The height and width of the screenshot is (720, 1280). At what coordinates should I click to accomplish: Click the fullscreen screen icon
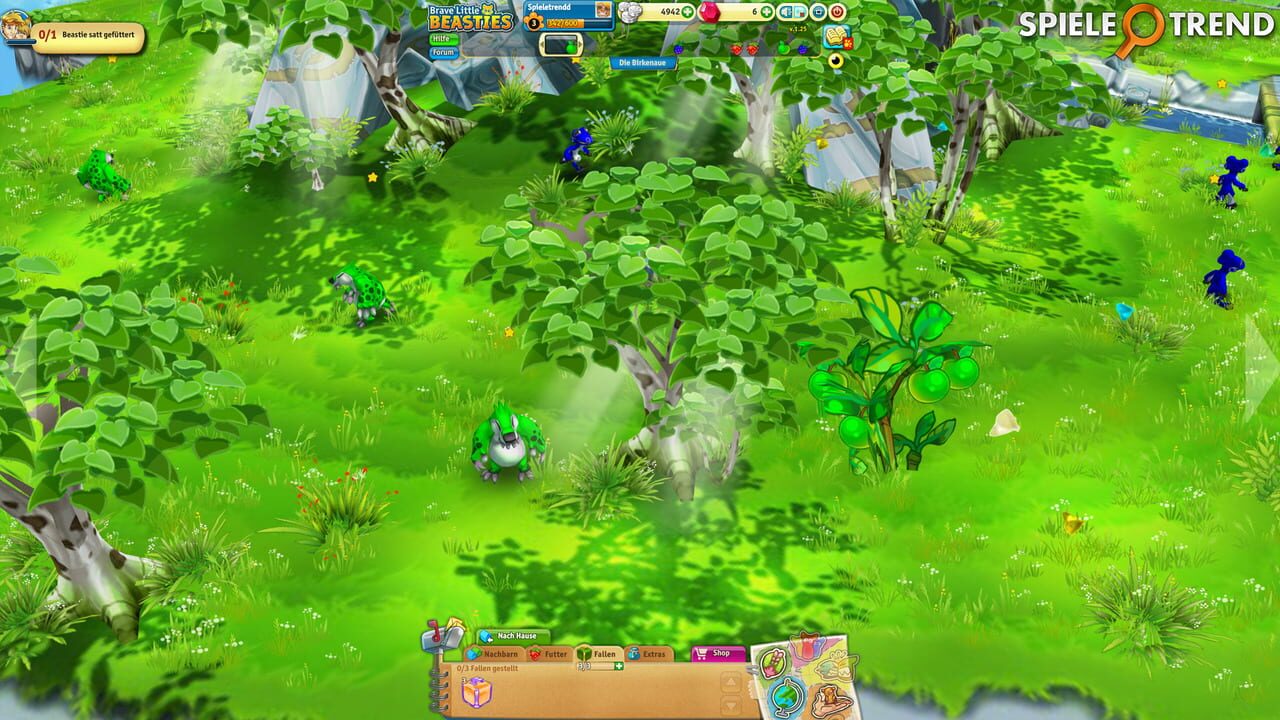[818, 11]
